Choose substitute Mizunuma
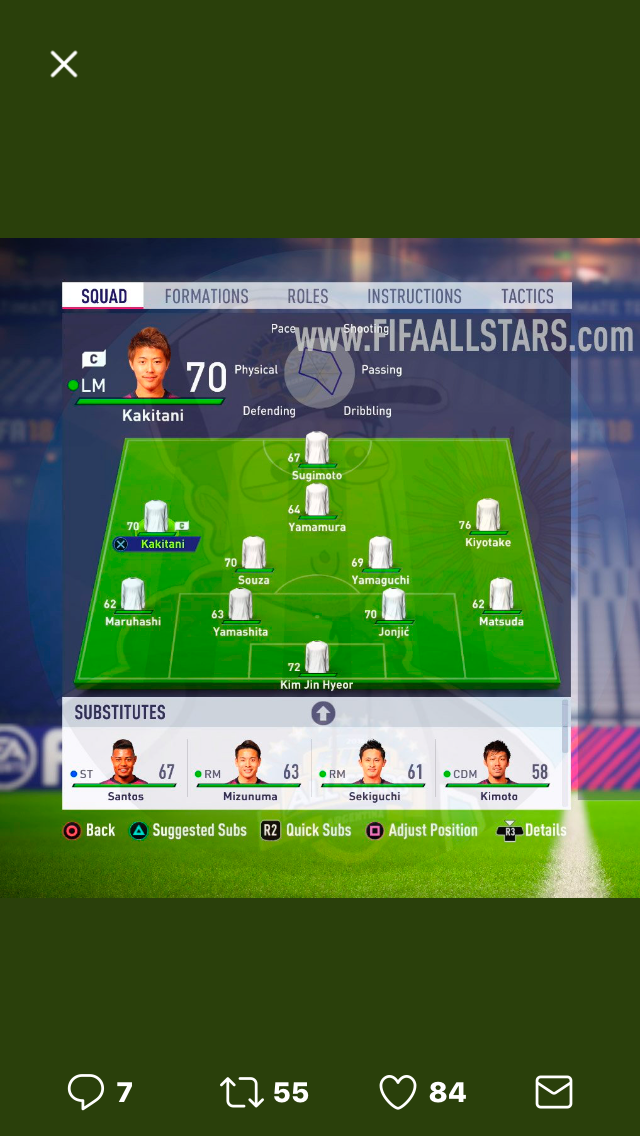 249,768
